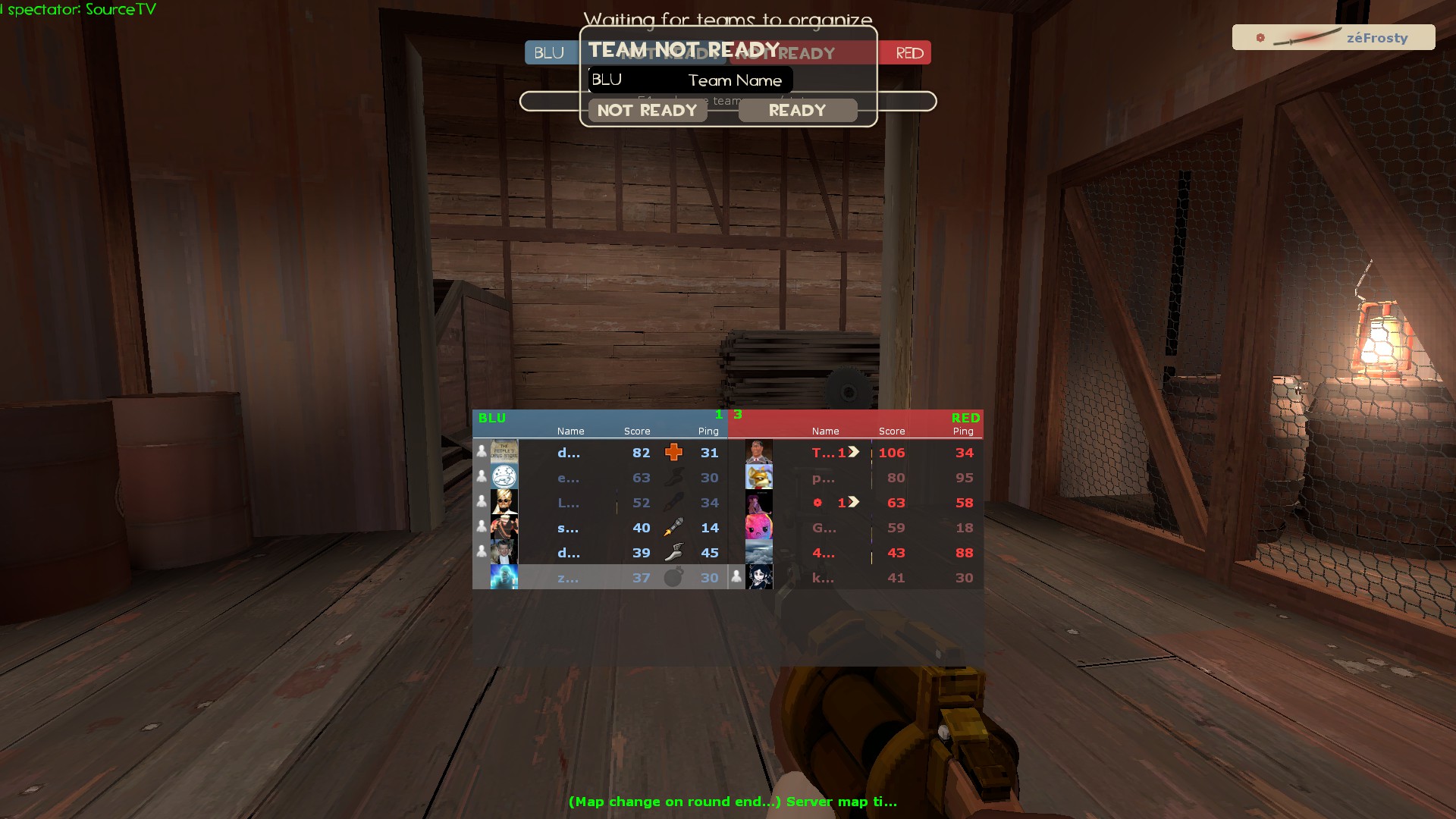Pick the BLU player row scoring 40
The image size is (1456, 819).
coord(599,528)
